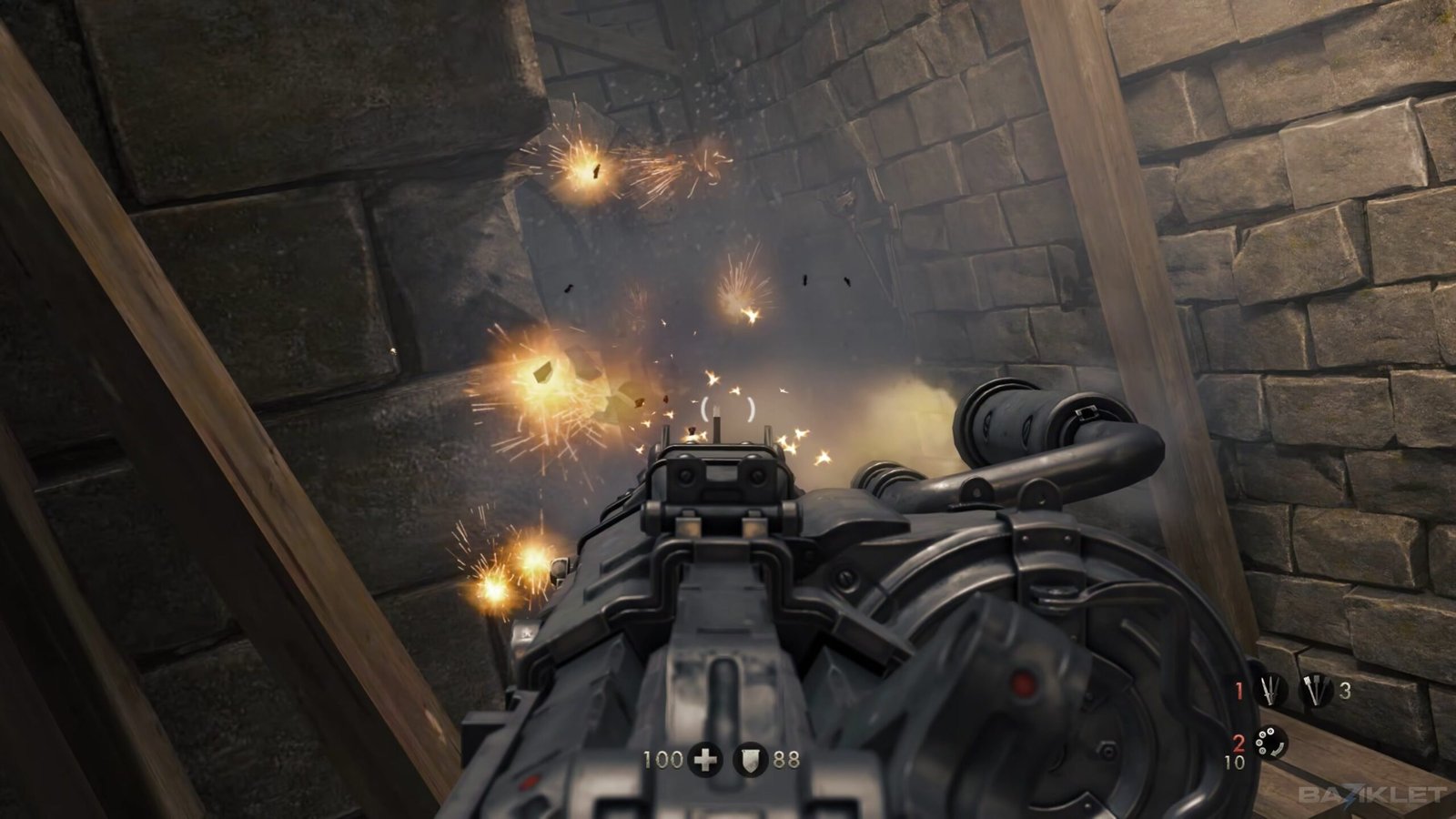
Task: Select the throwing knives icon
Action: click(x=1269, y=692)
